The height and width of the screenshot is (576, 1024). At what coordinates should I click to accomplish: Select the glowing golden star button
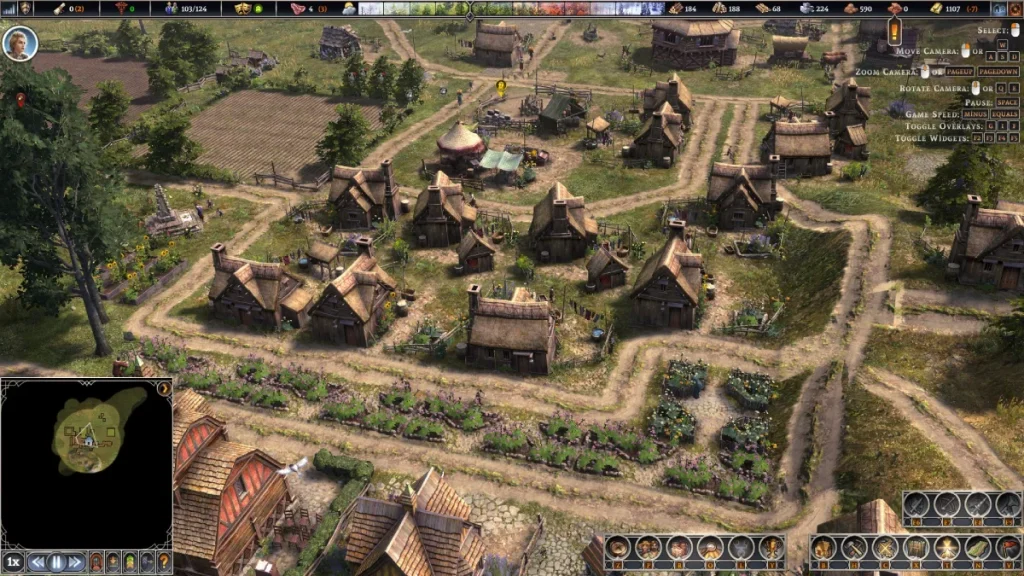[x=945, y=548]
